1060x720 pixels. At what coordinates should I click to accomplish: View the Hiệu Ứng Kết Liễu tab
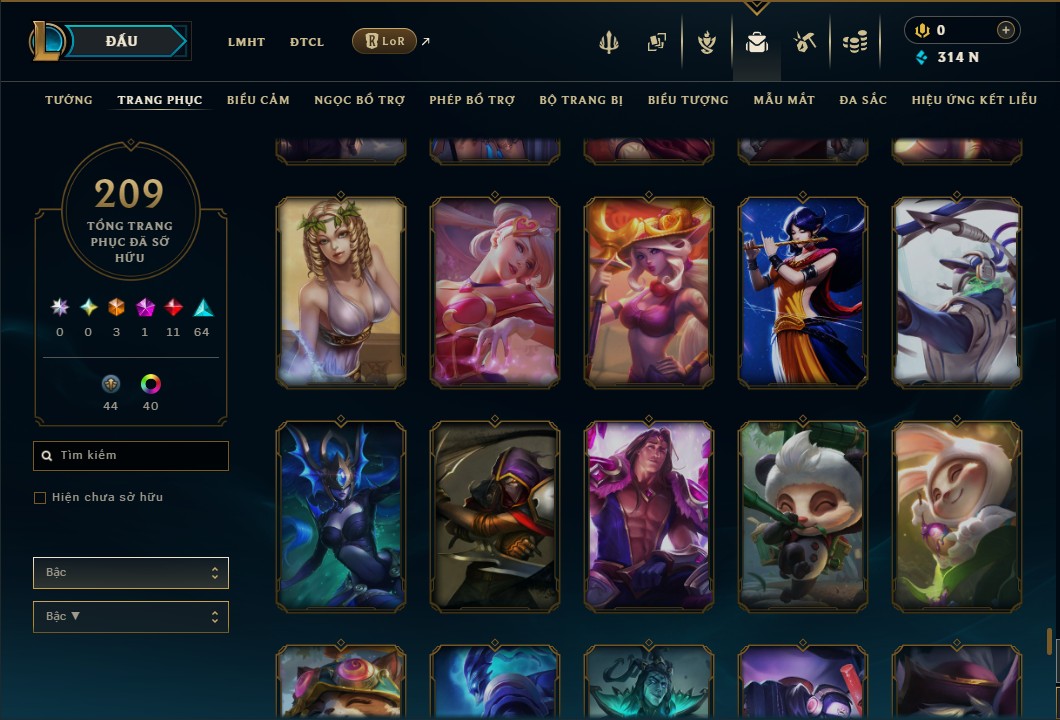(975, 100)
